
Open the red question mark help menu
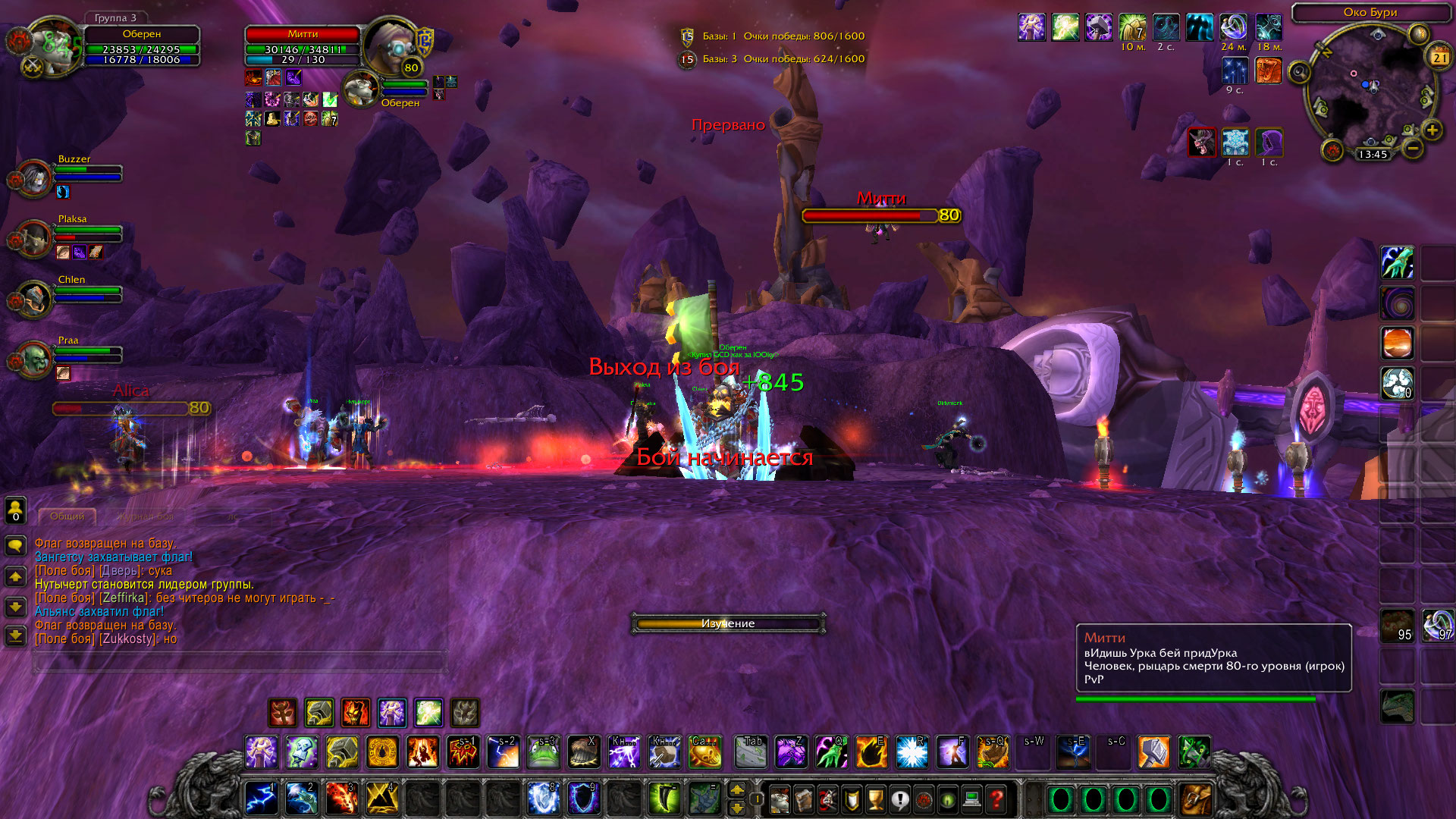996,799
